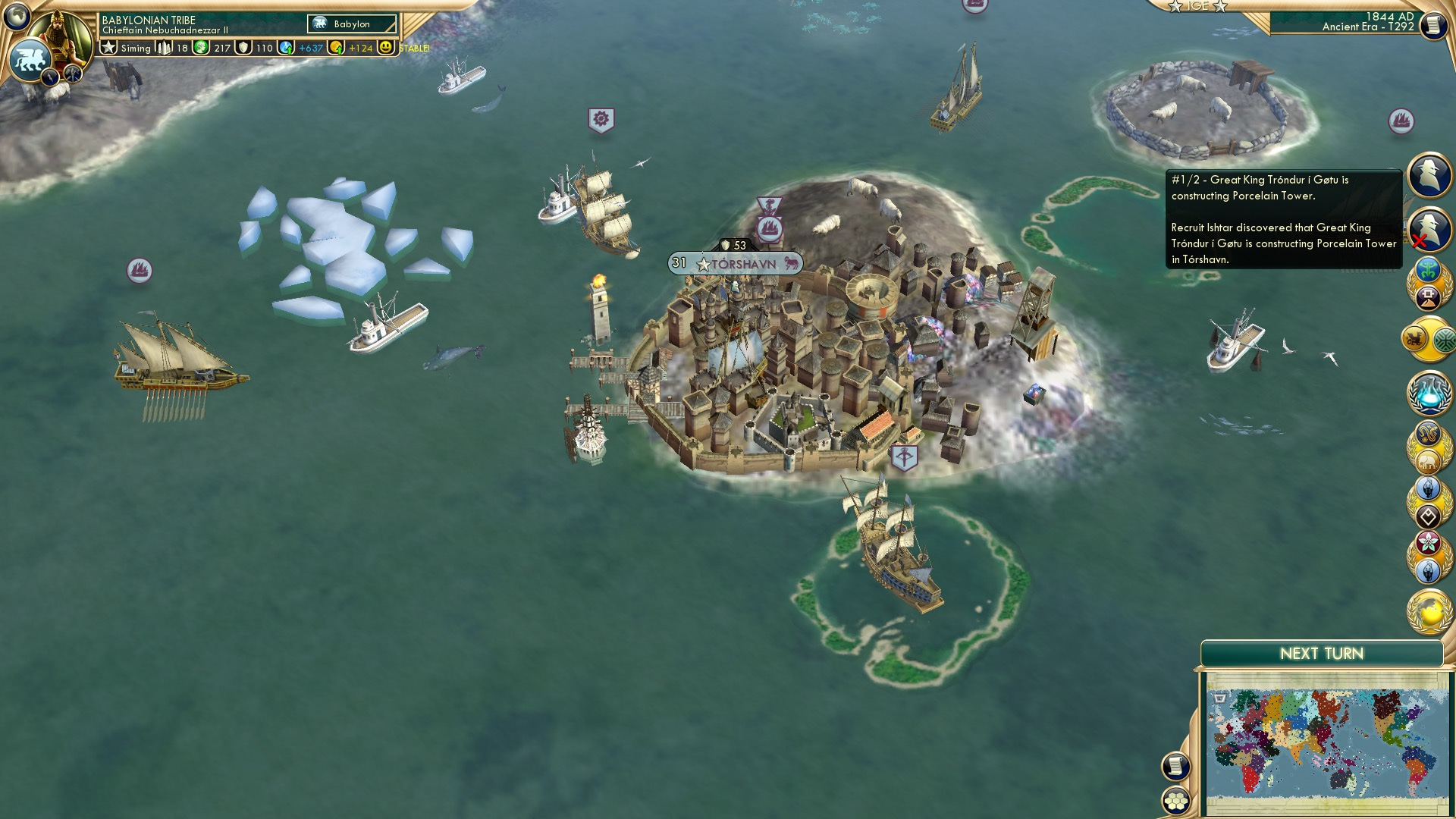Open the IGE in-game editor at top center
This screenshot has height=819, width=1456.
coord(1198,6)
